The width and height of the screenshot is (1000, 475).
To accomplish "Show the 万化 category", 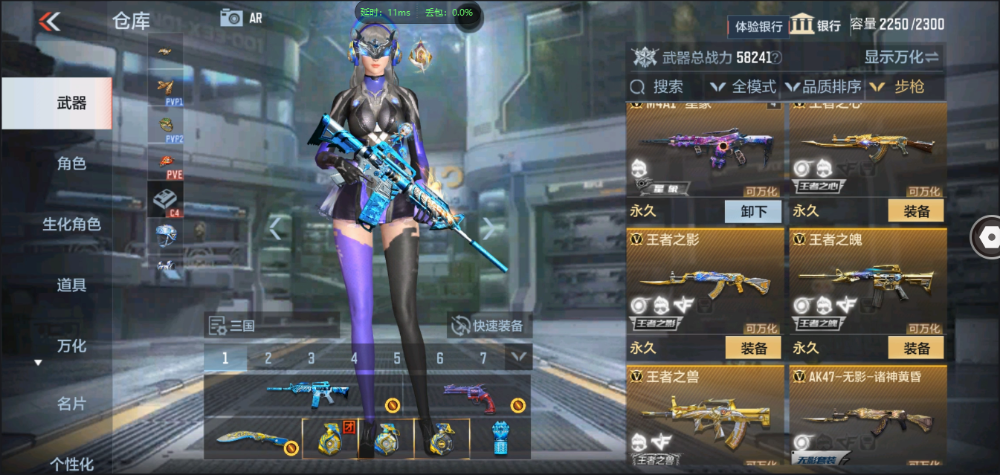I will pos(71,346).
